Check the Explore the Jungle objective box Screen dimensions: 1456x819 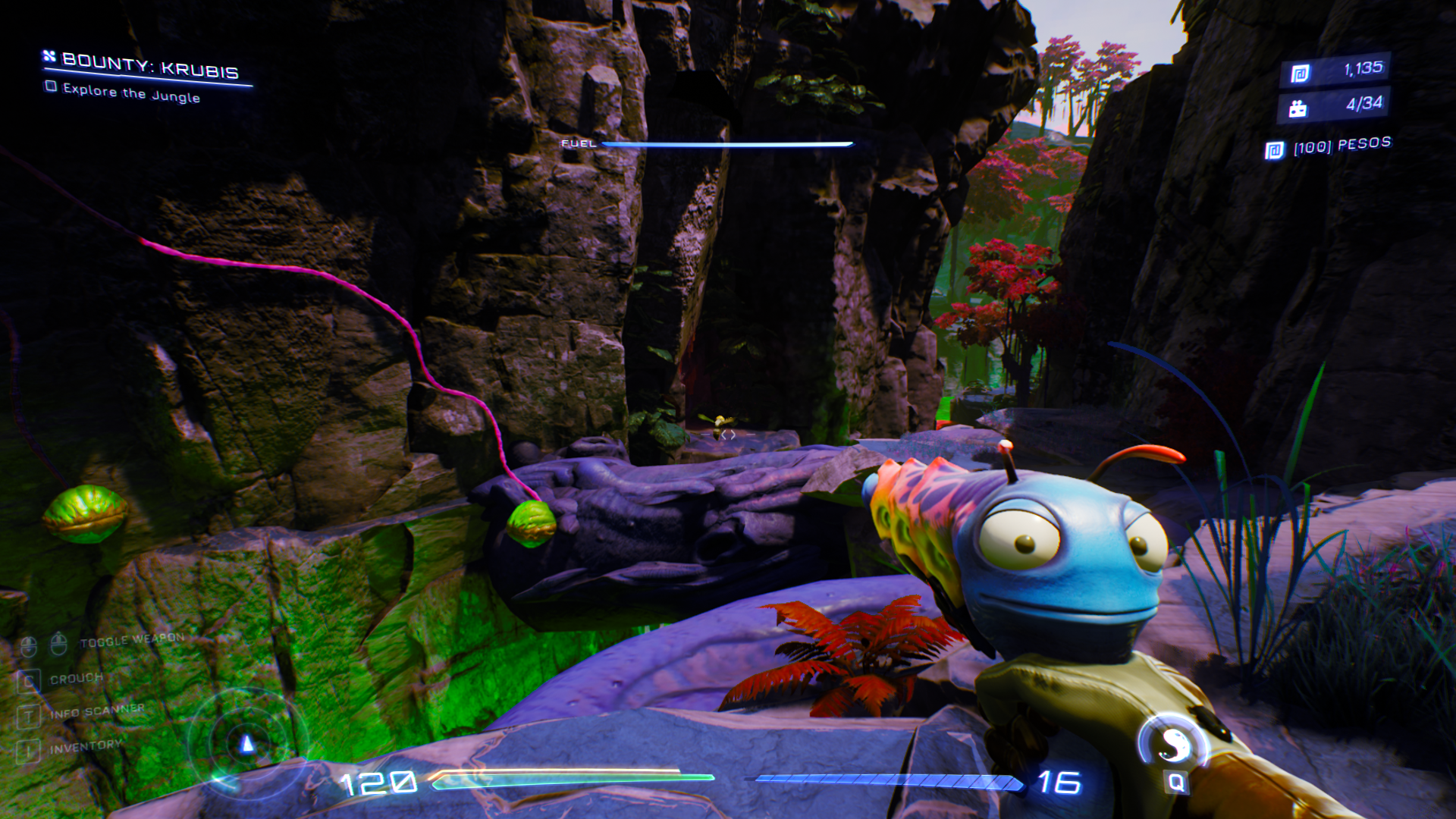[51, 86]
